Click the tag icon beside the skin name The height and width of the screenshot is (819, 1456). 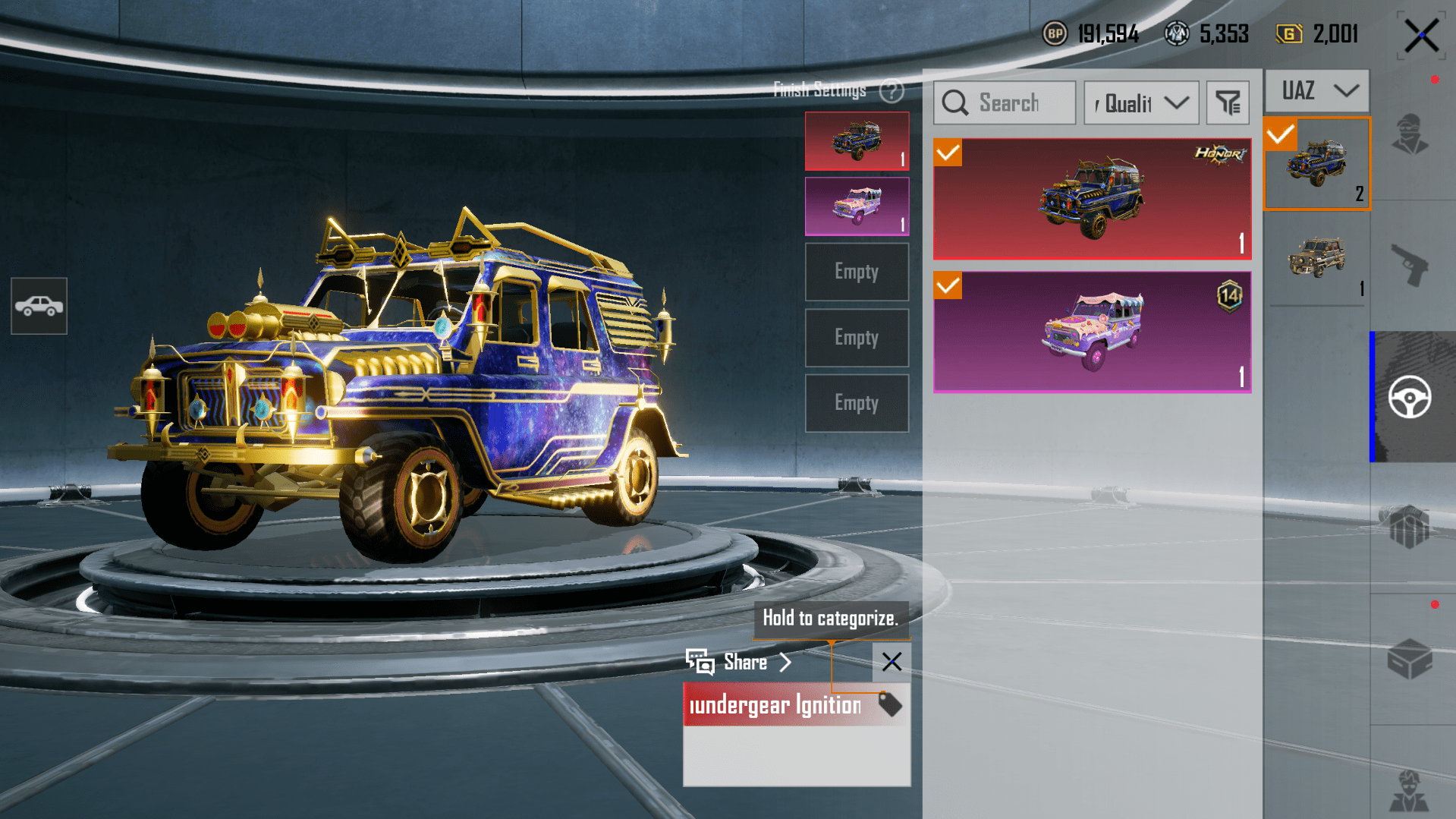pyautogui.click(x=889, y=704)
